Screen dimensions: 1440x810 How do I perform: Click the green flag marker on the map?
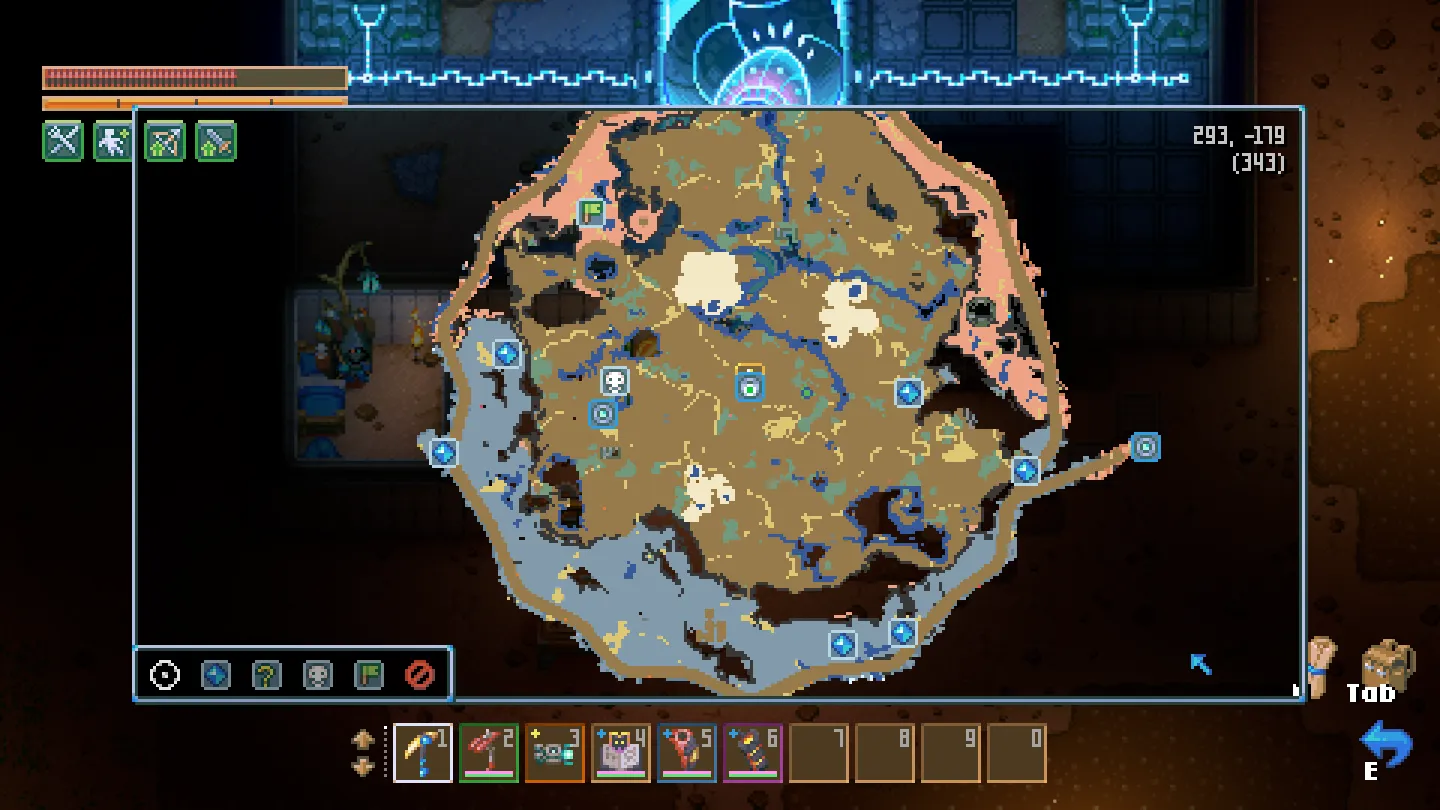coord(592,212)
